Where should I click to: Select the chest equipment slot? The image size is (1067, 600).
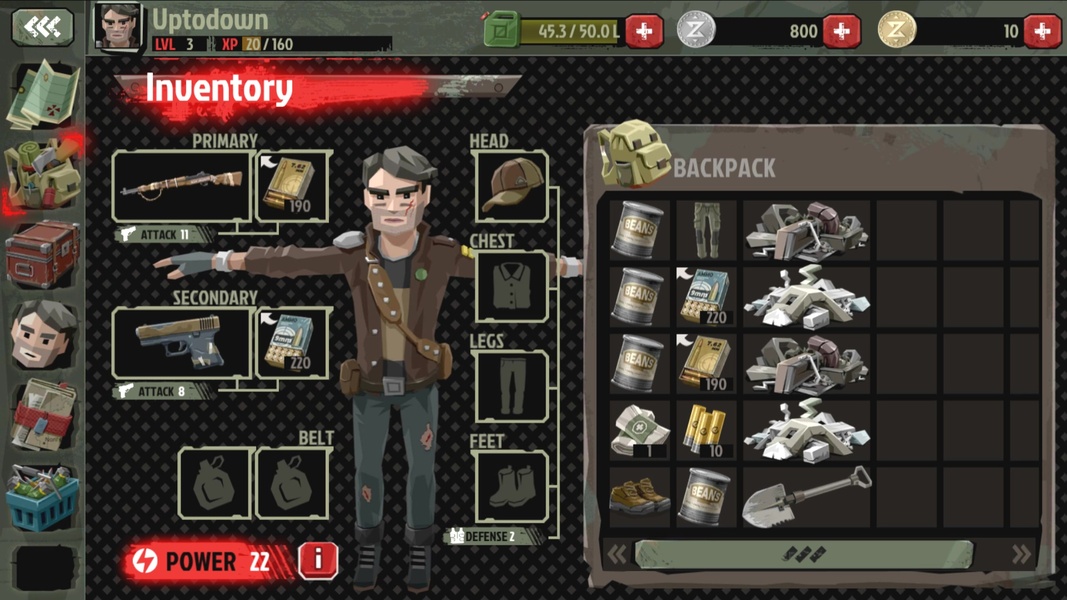(511, 286)
